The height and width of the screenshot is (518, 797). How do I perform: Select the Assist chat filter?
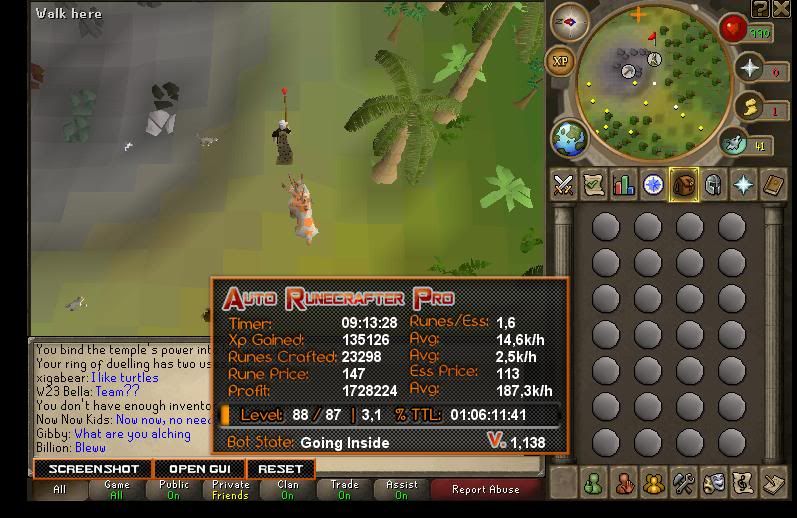(402, 490)
